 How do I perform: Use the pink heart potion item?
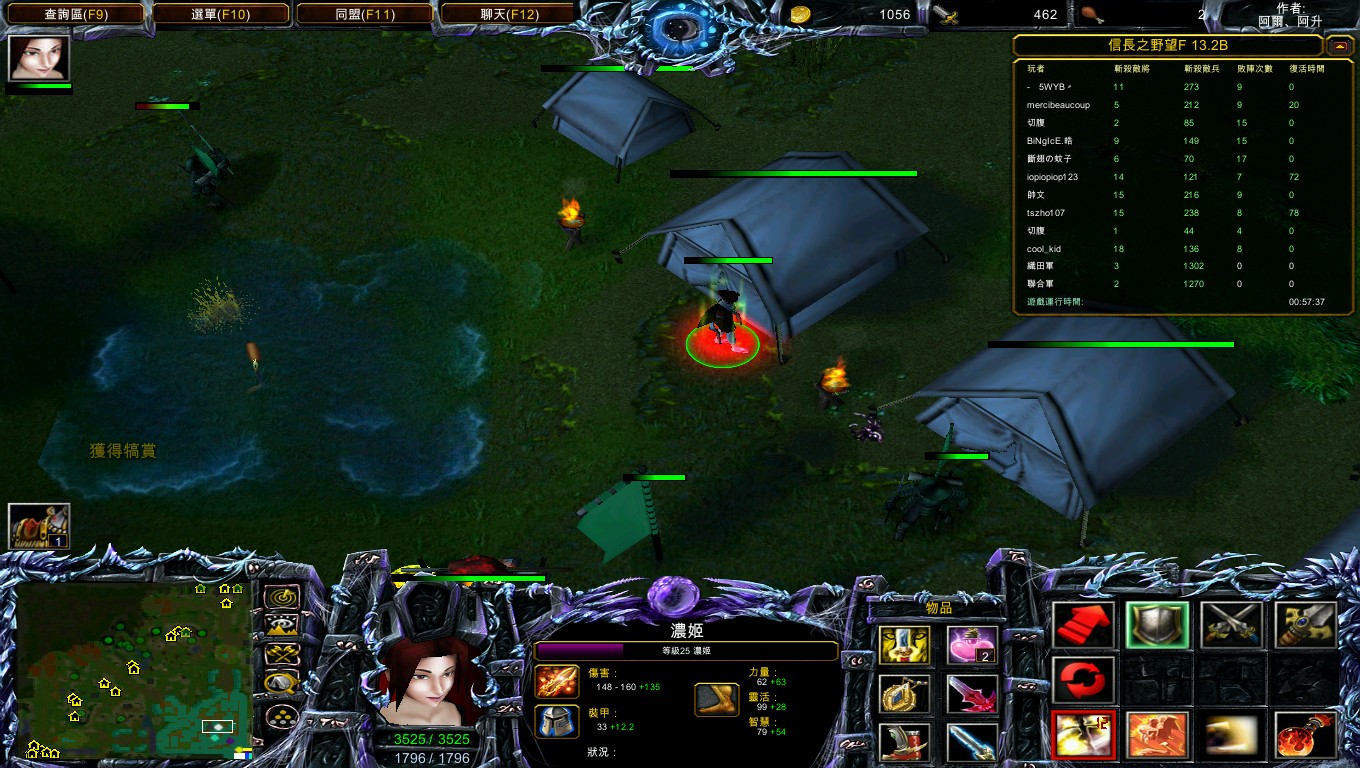971,646
